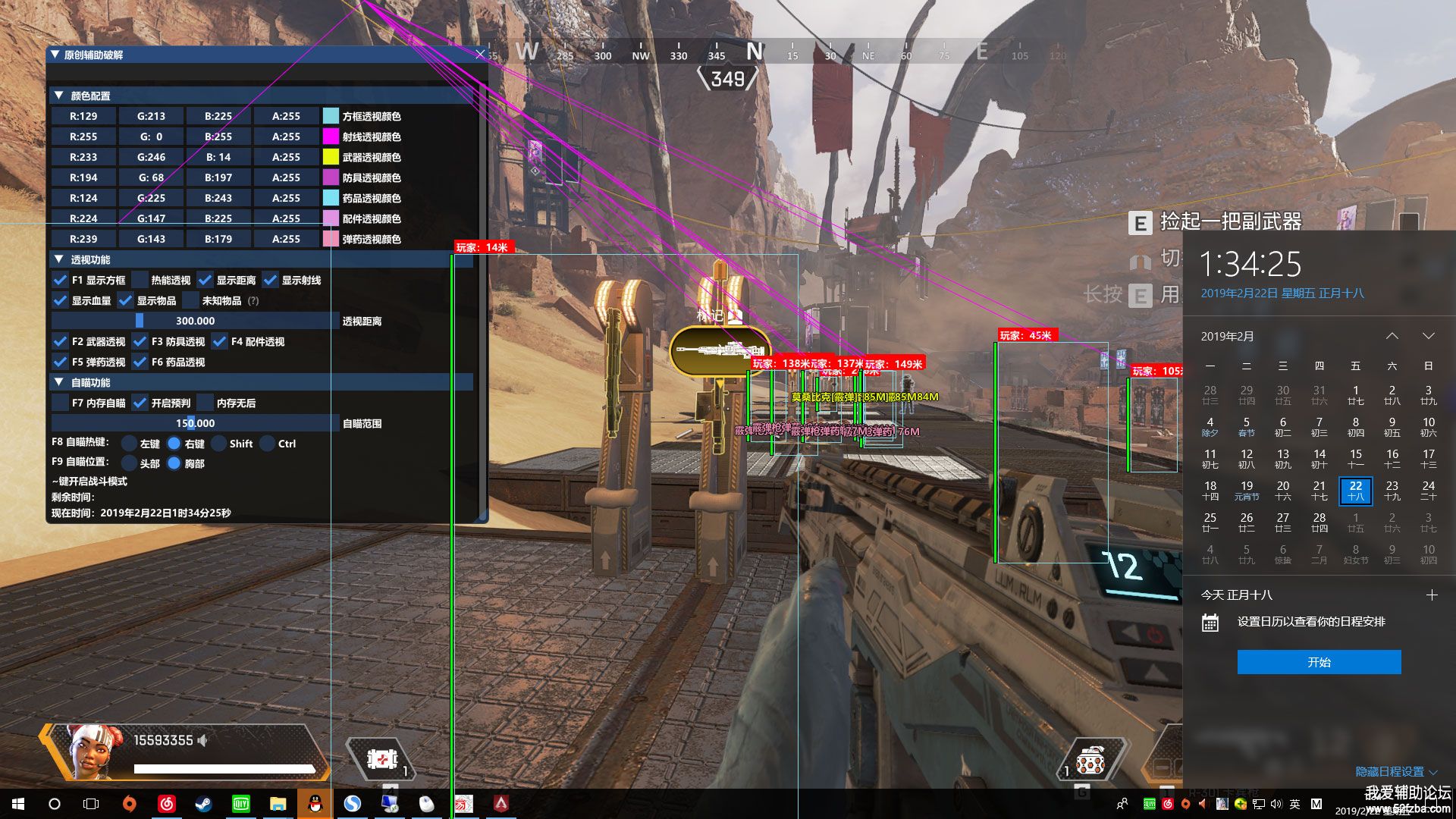Uncheck the 显示血量 option
Image resolution: width=1456 pixels, height=819 pixels.
click(61, 300)
